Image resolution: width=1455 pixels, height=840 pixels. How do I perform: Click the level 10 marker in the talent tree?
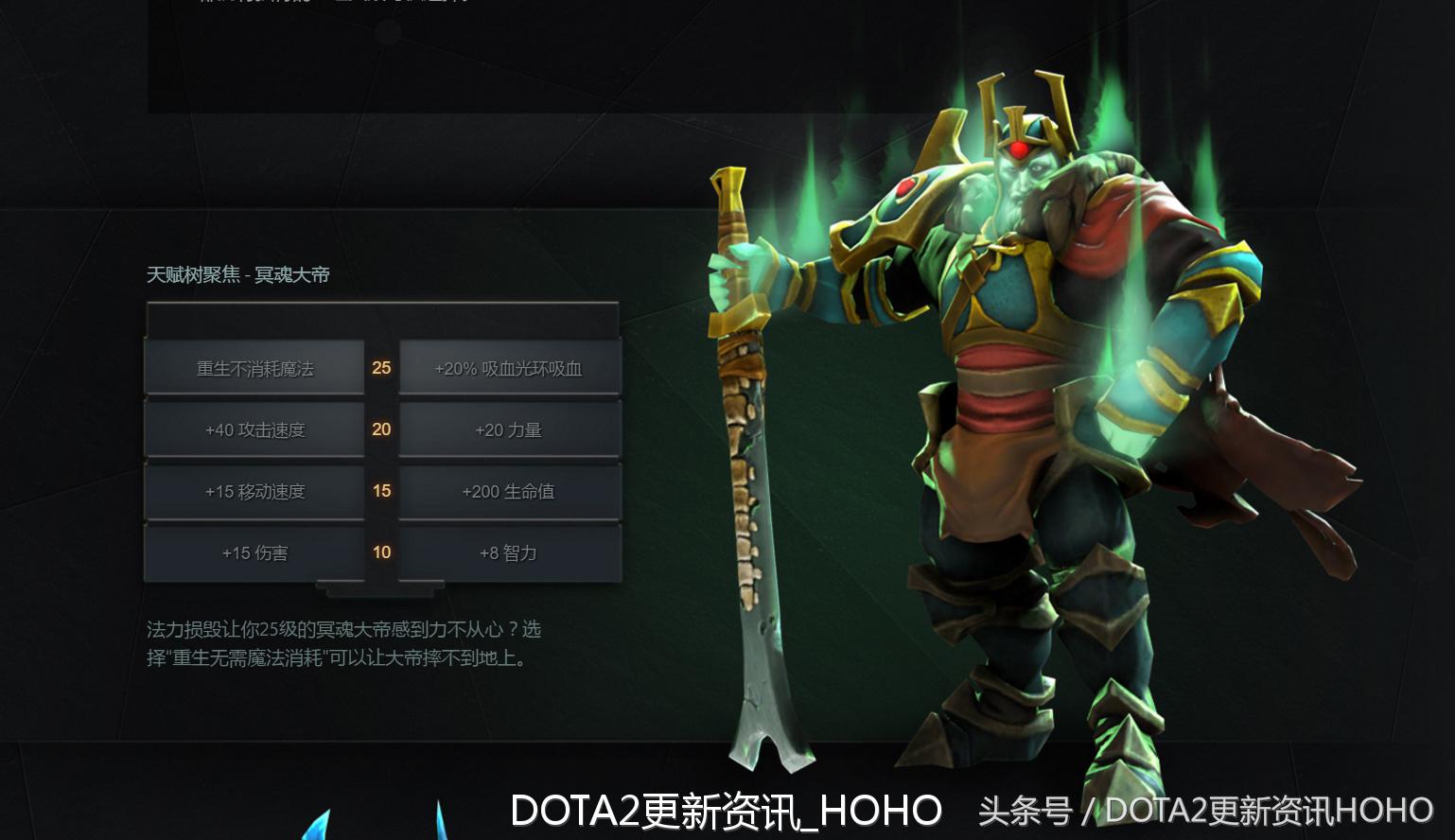pos(381,551)
